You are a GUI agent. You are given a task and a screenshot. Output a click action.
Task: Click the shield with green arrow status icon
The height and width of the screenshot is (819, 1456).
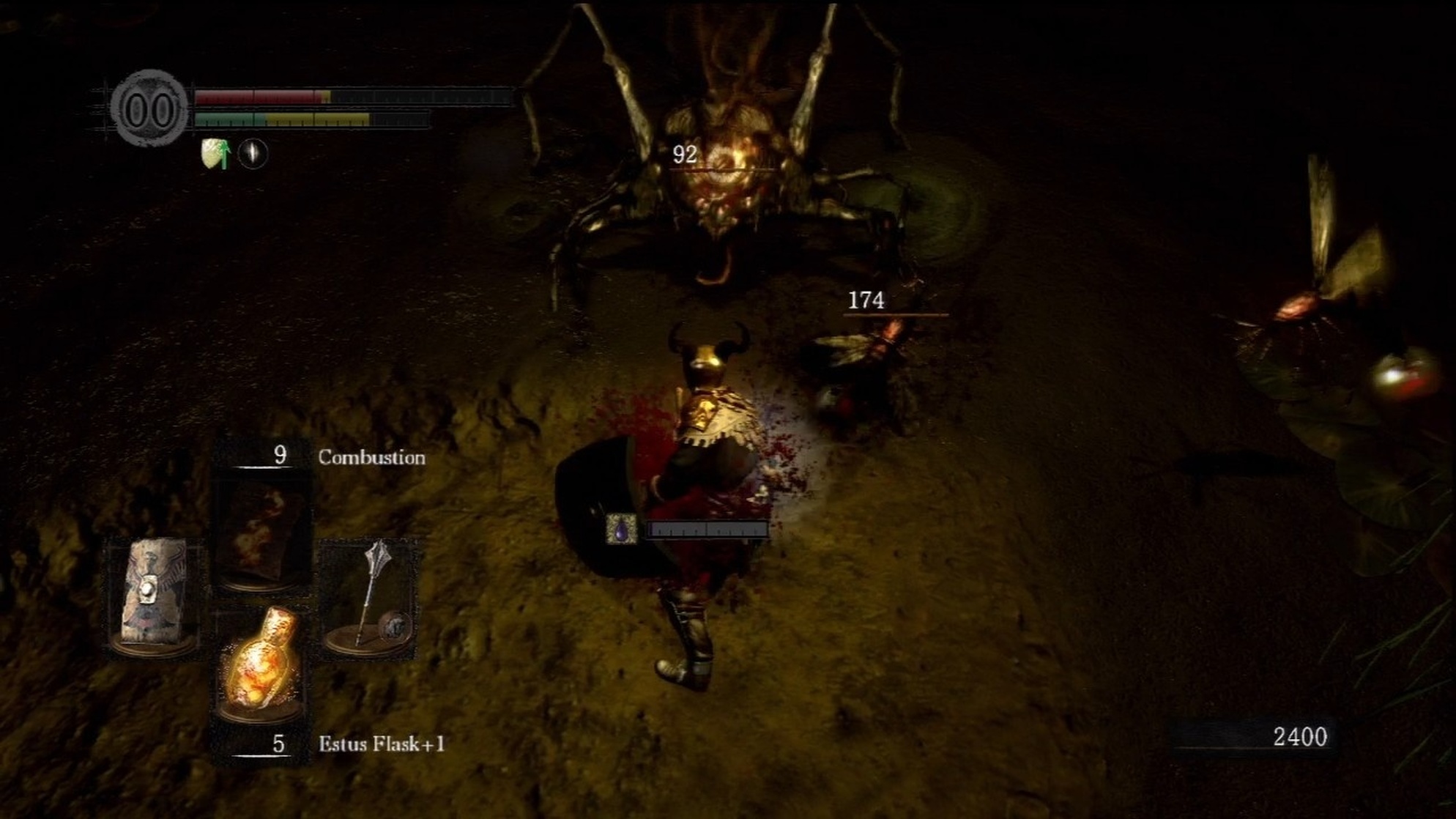click(215, 154)
